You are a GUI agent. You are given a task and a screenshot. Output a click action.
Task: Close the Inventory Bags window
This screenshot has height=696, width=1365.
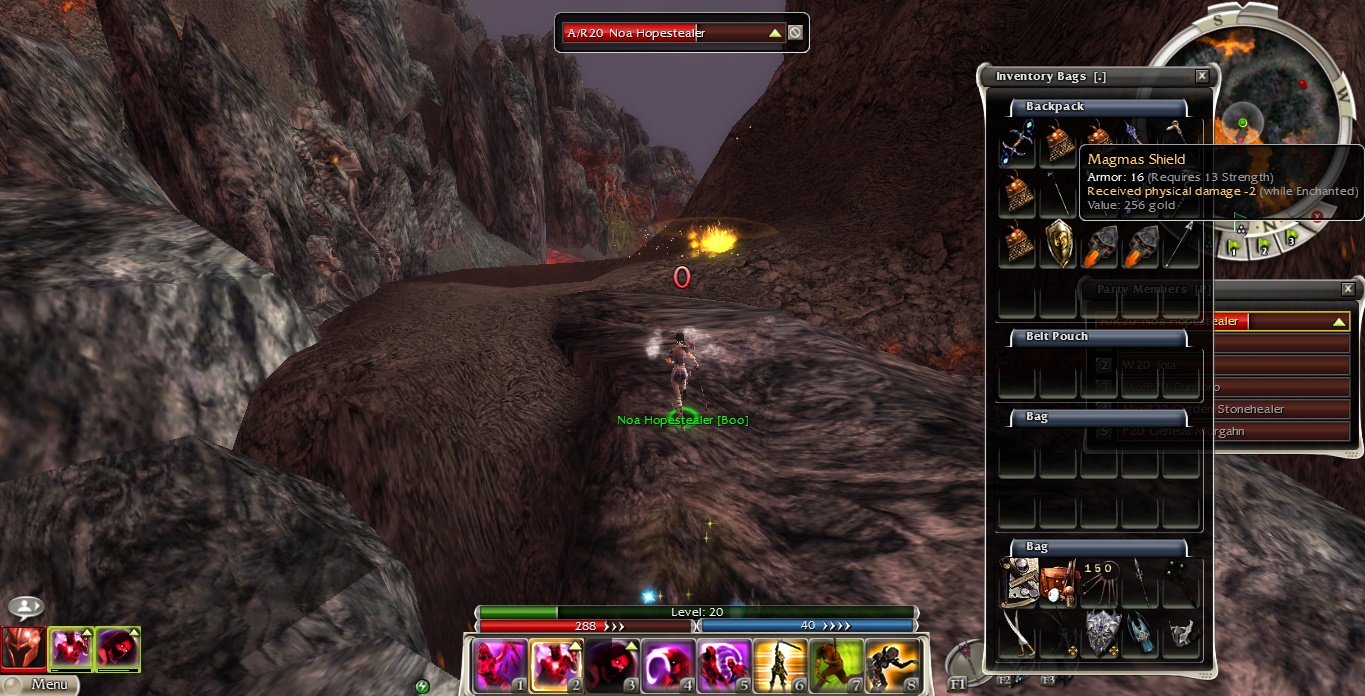coord(1201,76)
